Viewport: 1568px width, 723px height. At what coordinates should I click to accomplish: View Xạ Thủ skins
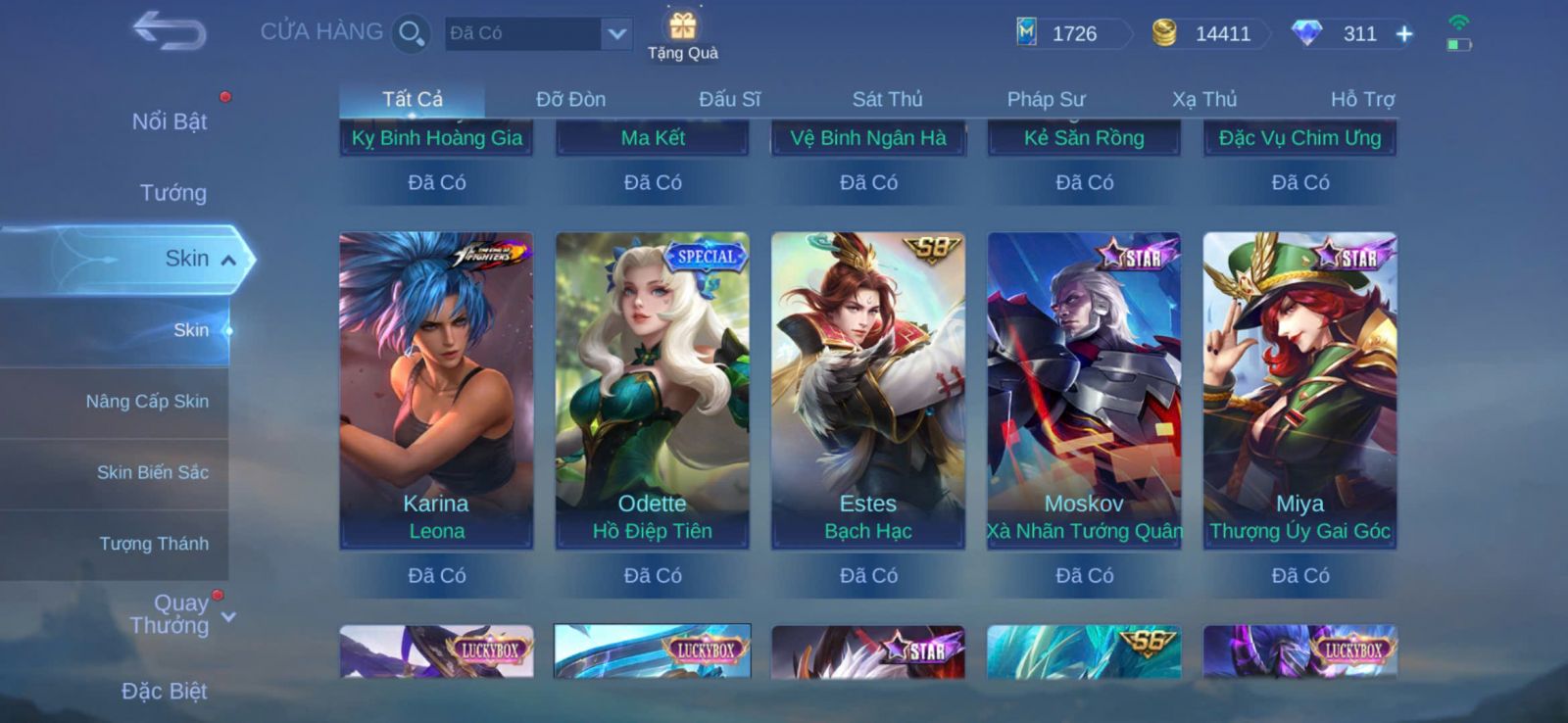(x=1204, y=99)
